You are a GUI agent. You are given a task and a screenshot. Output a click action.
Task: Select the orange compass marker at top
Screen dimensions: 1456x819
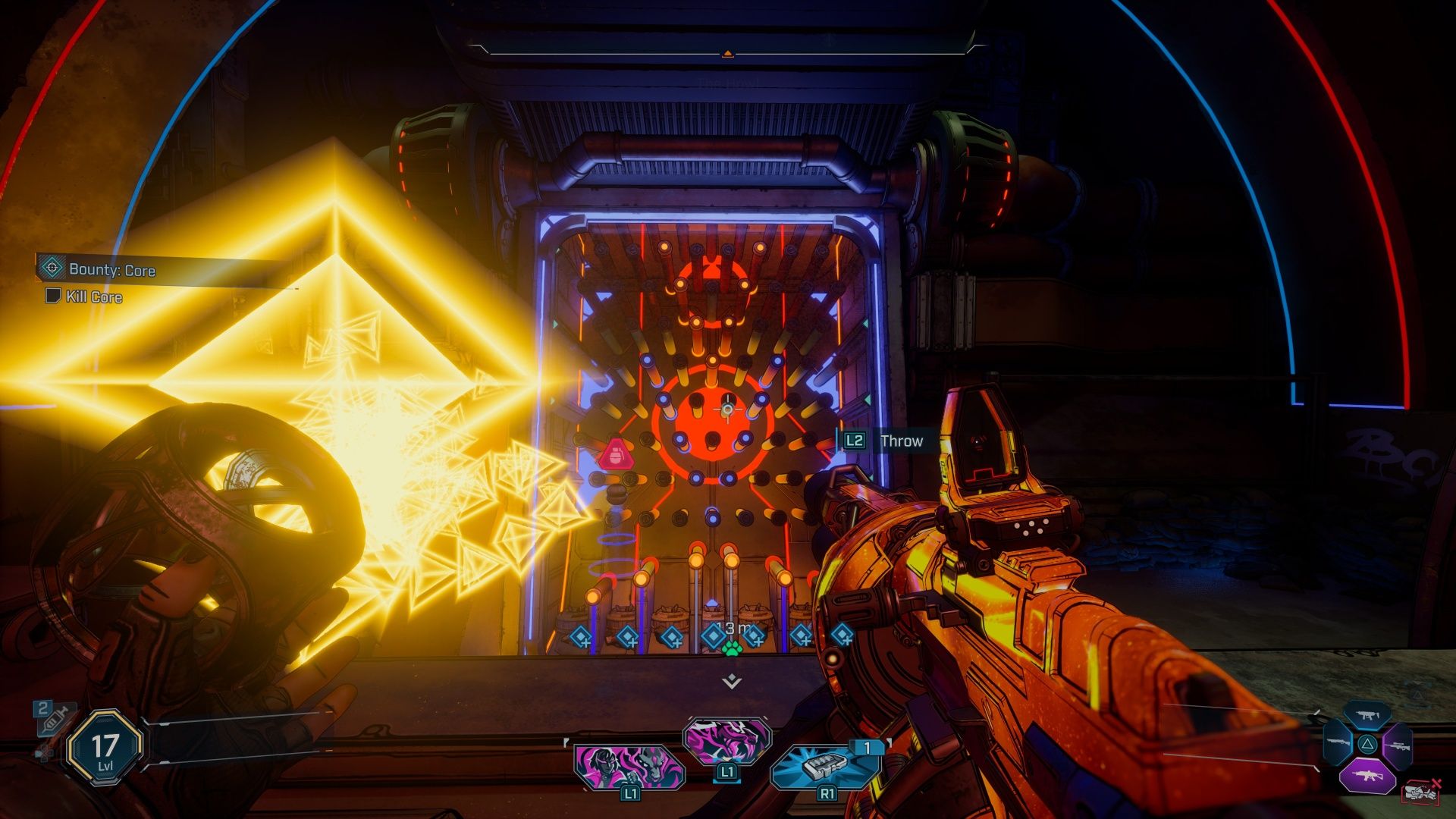point(727,54)
